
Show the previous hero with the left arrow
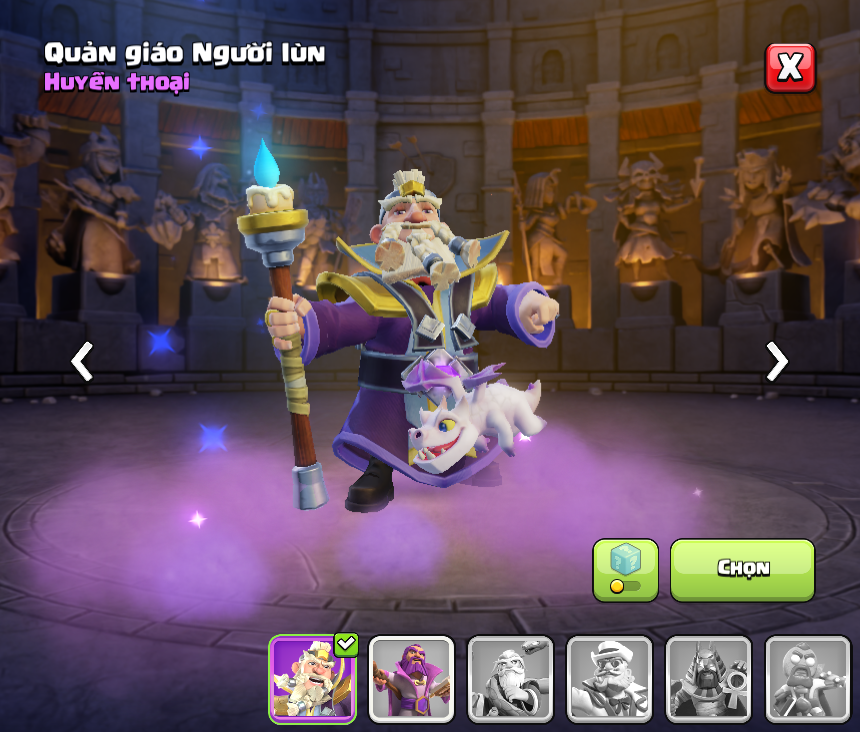tap(82, 361)
